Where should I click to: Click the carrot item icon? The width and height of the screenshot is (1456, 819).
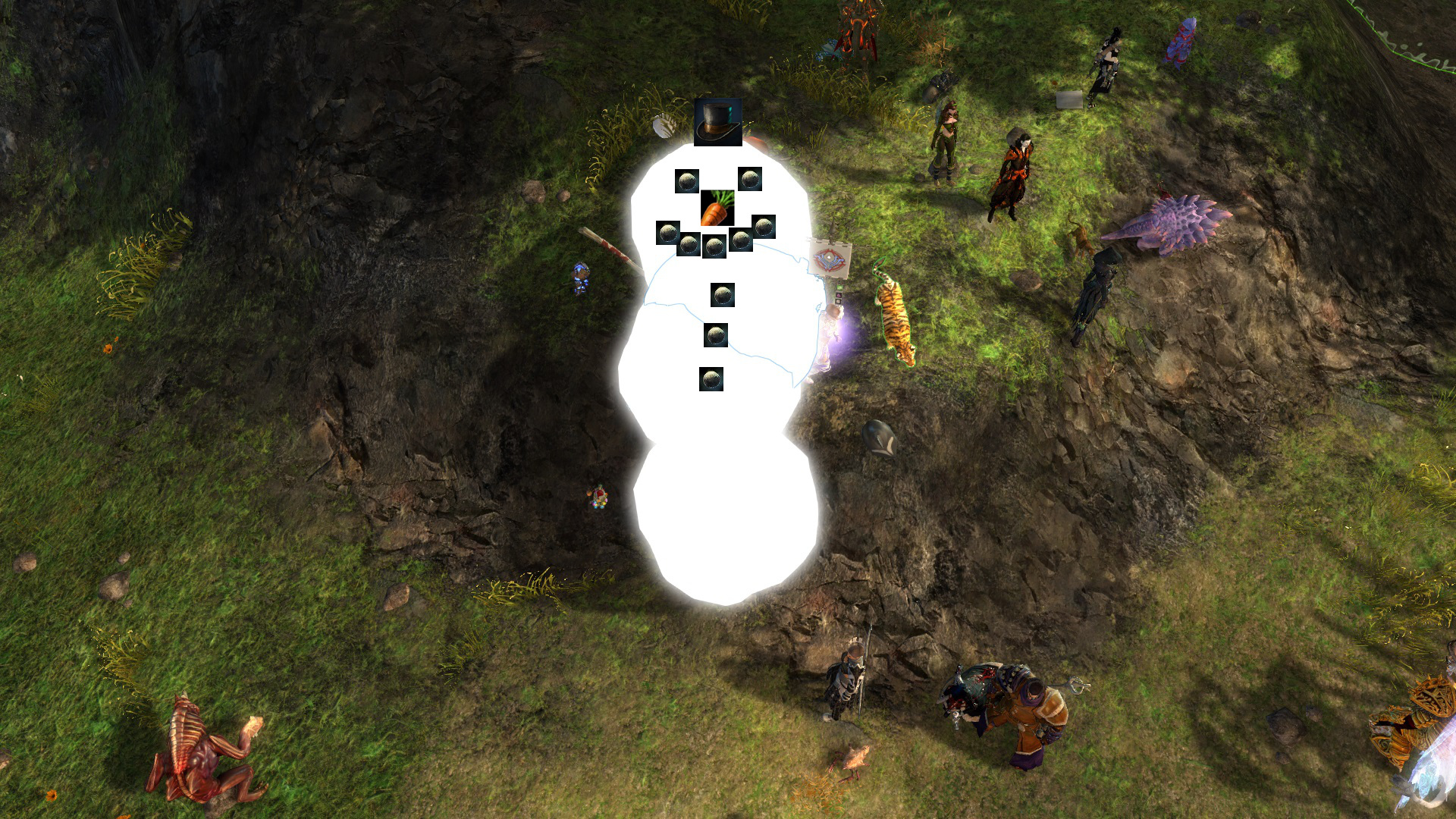click(717, 209)
